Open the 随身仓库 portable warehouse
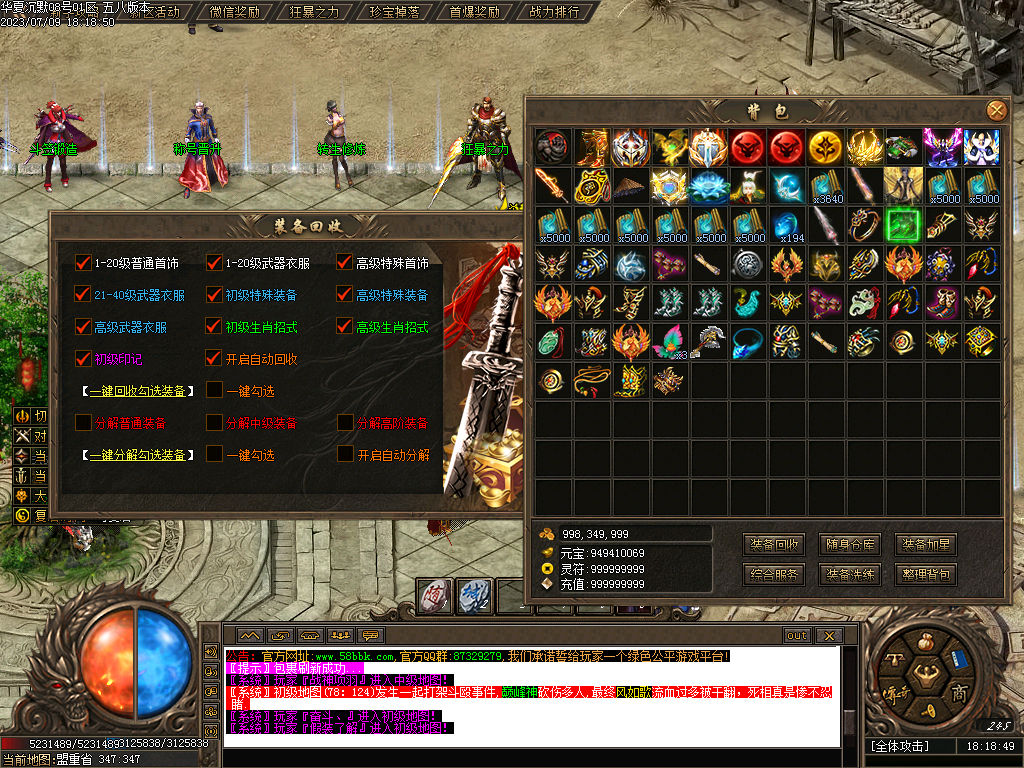The width and height of the screenshot is (1024, 768). pos(850,545)
